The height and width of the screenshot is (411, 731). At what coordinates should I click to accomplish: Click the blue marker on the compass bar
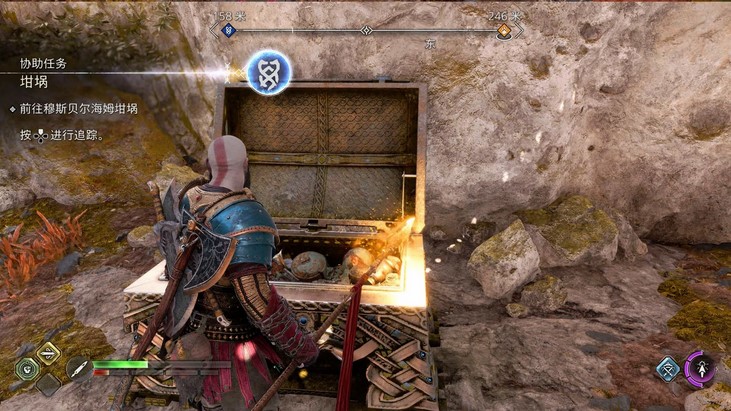tap(228, 31)
